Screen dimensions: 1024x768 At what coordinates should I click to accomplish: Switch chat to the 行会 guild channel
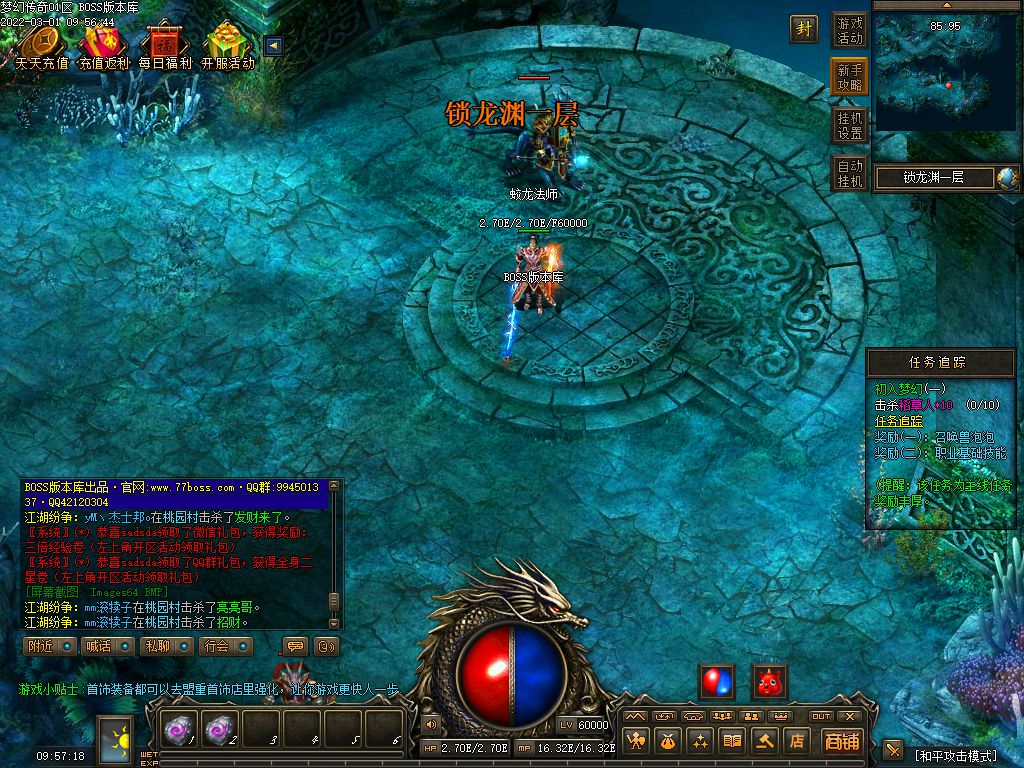point(224,646)
